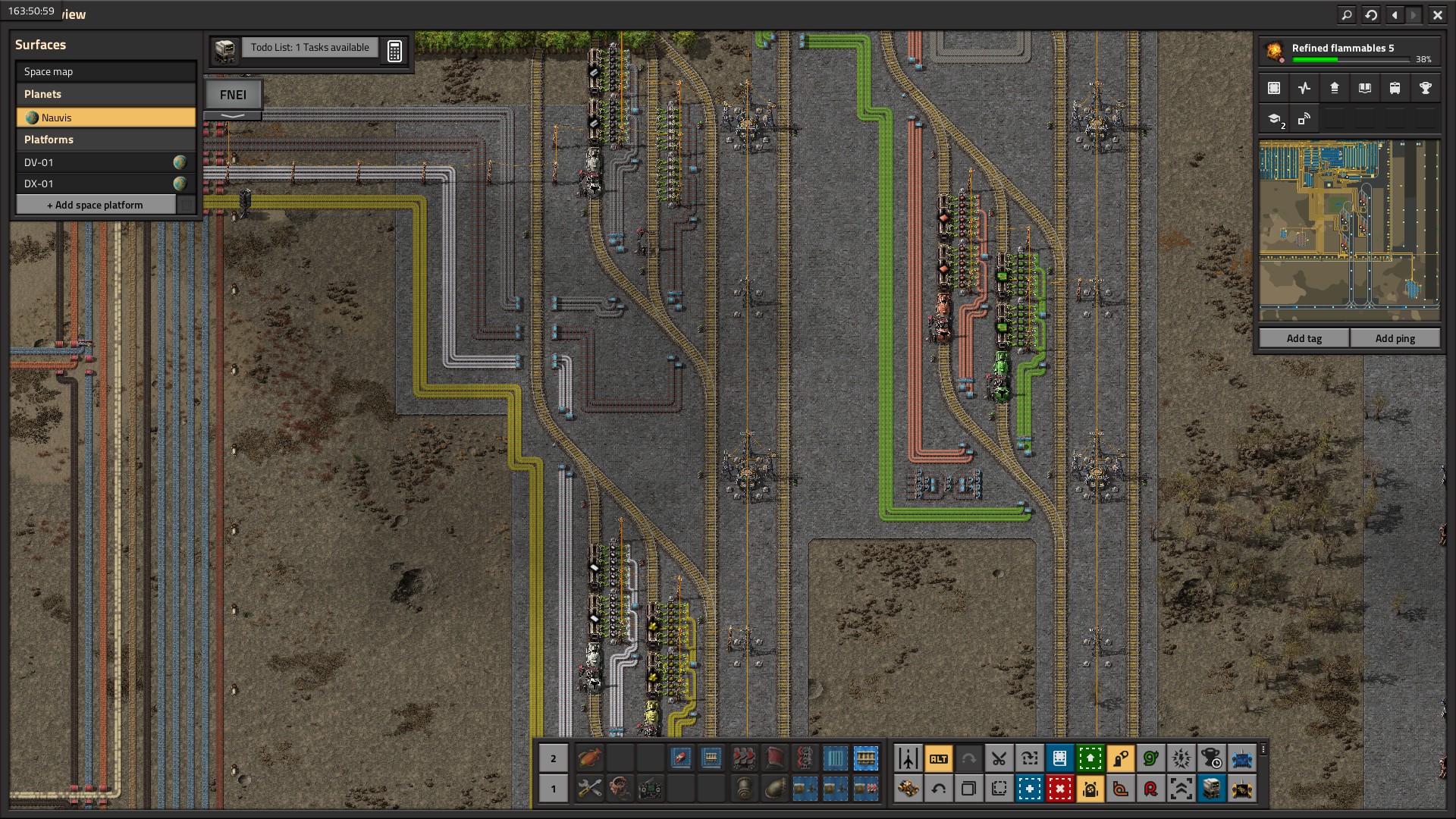The width and height of the screenshot is (1456, 819).
Task: Click the magnifier search button
Action: pyautogui.click(x=1346, y=14)
